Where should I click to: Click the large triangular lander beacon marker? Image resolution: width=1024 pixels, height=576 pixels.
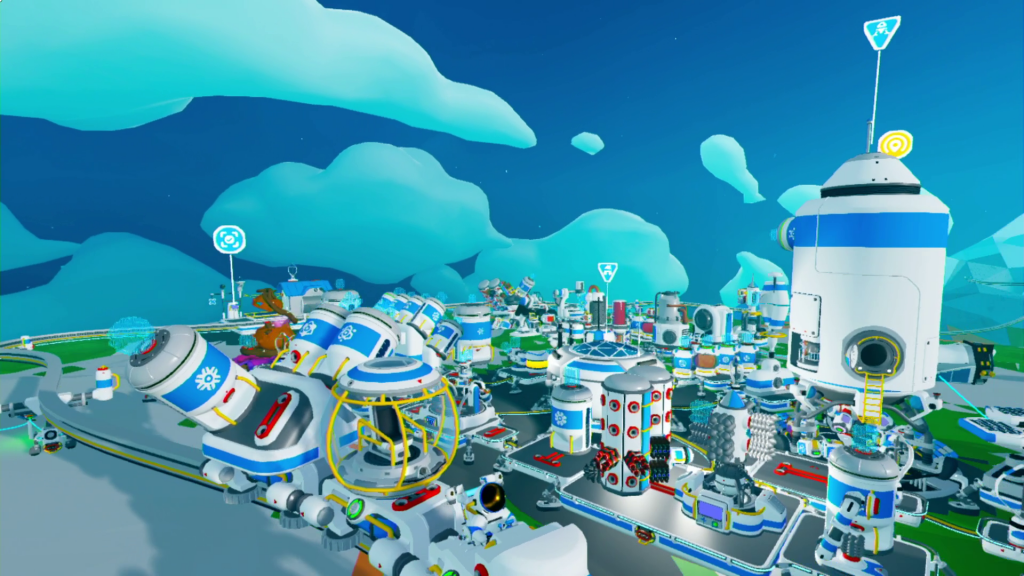(881, 32)
